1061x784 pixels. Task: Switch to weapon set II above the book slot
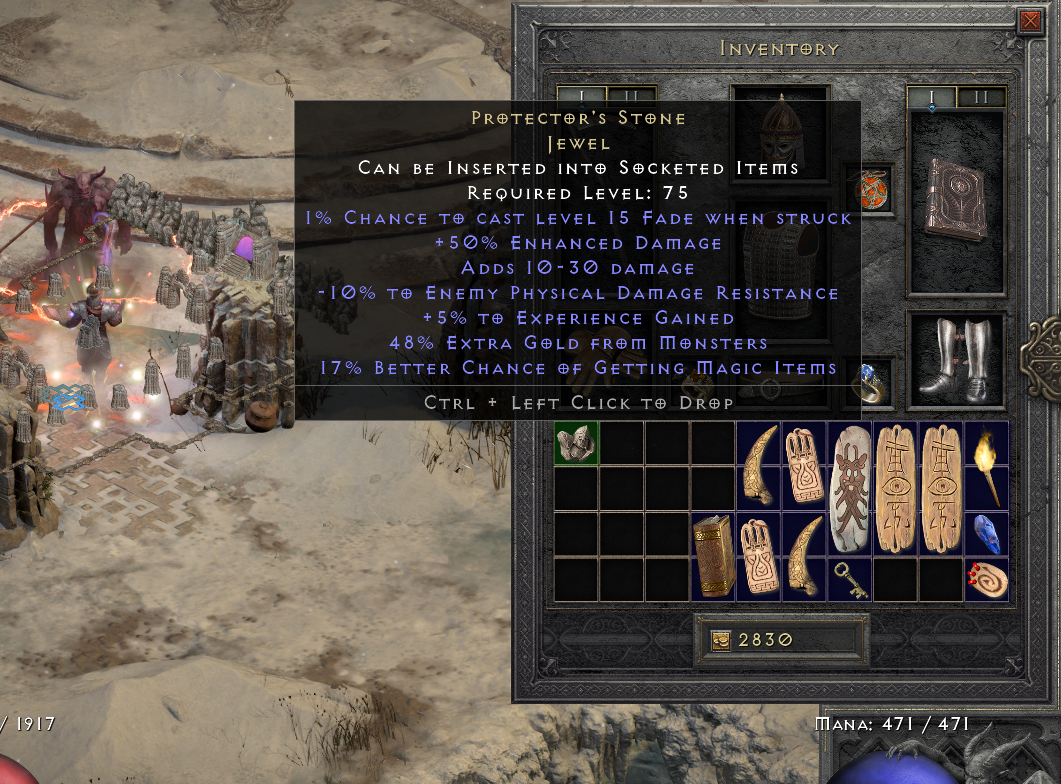[x=980, y=97]
